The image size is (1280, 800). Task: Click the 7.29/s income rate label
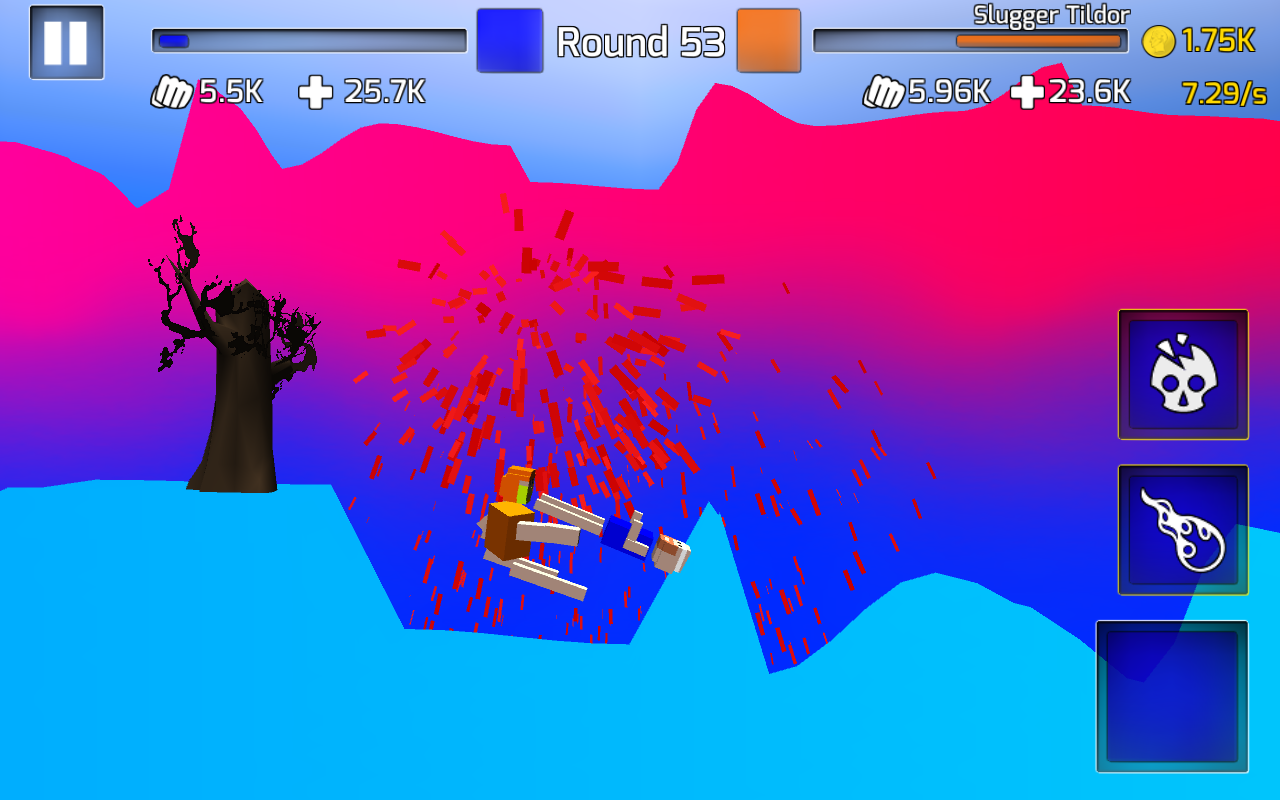[1222, 94]
